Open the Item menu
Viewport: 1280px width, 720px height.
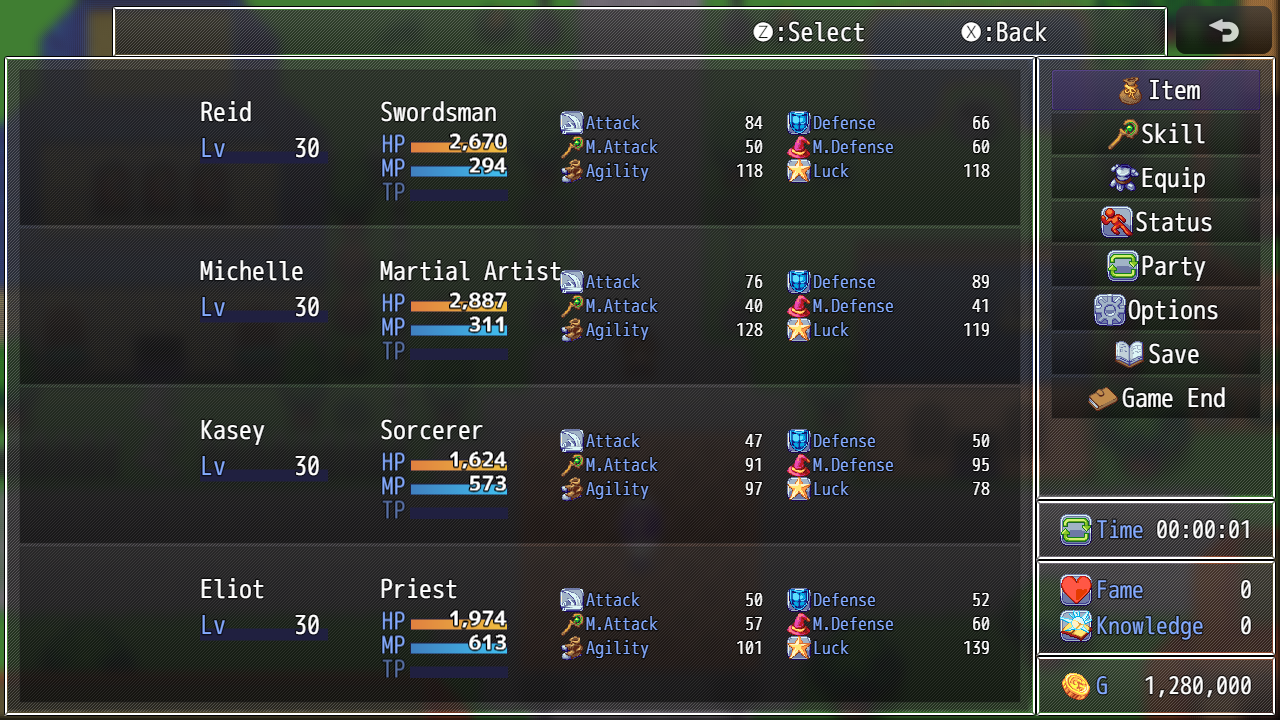click(1155, 91)
